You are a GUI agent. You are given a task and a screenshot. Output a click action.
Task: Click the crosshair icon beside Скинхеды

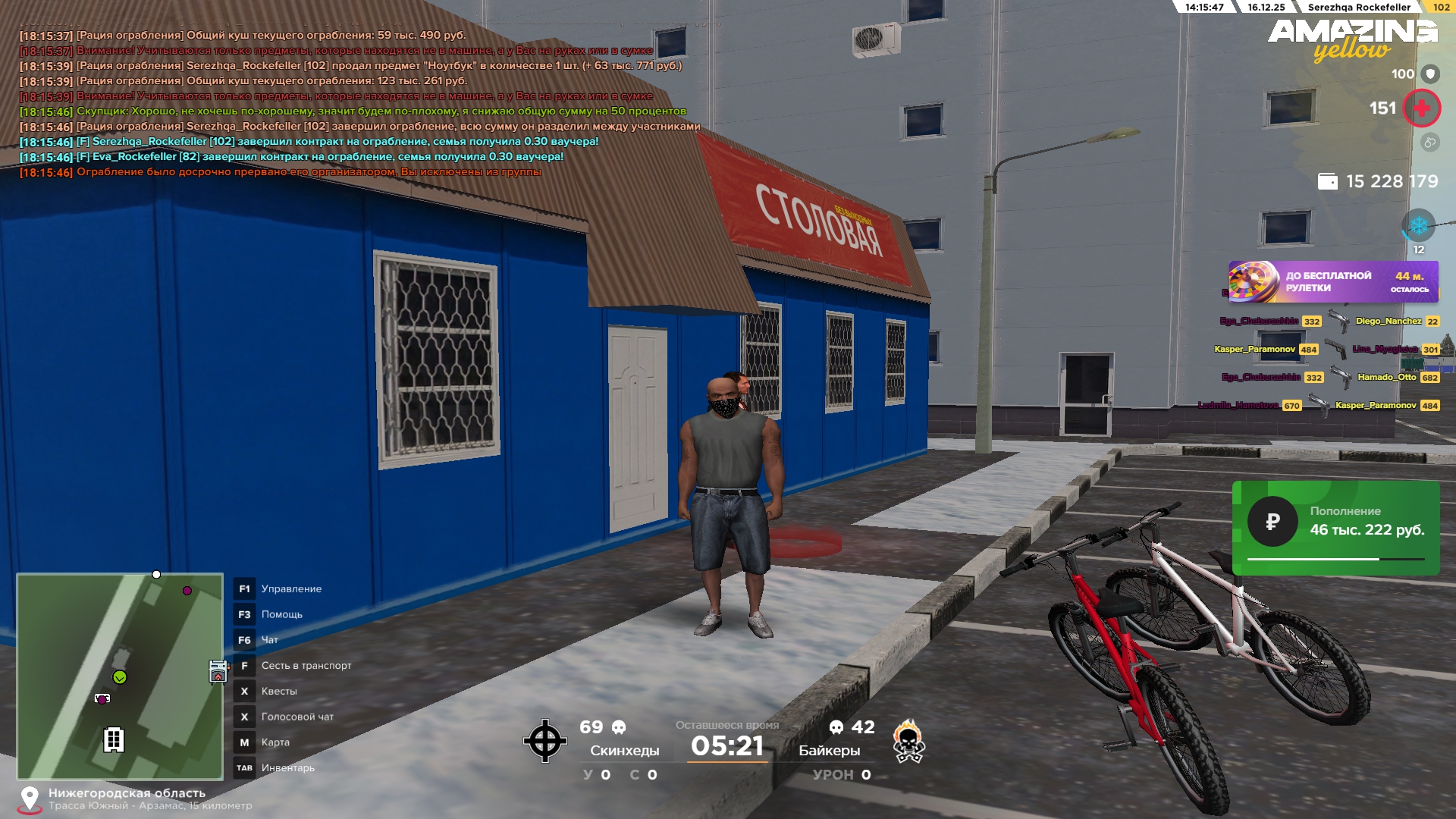544,741
